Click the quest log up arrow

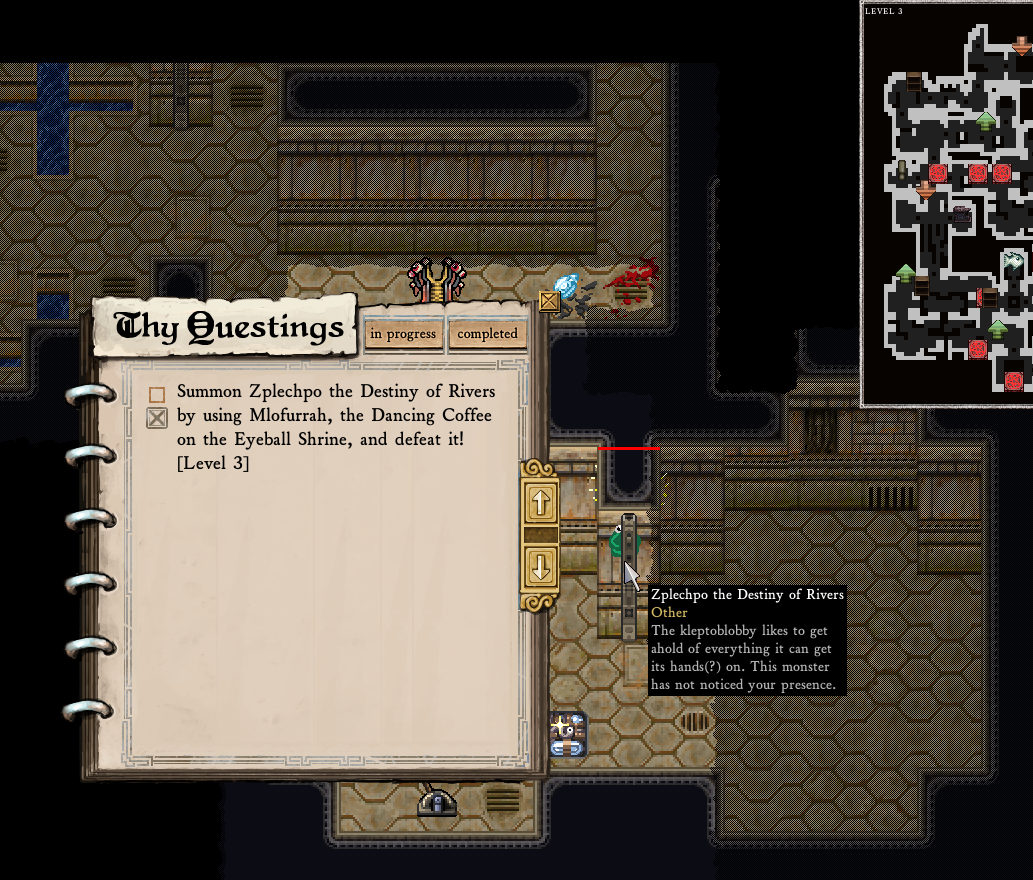tap(541, 503)
